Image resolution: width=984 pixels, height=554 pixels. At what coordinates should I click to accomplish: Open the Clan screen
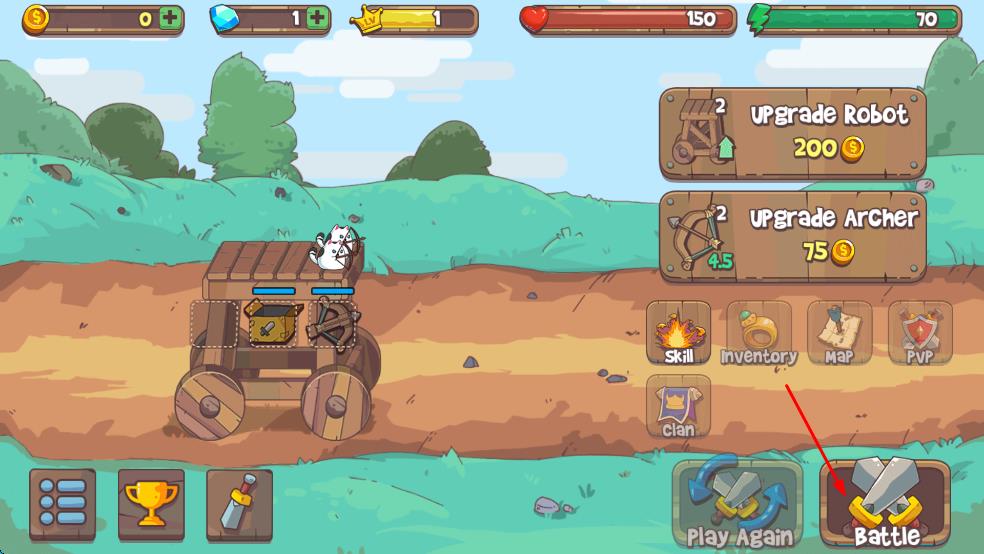(x=679, y=407)
